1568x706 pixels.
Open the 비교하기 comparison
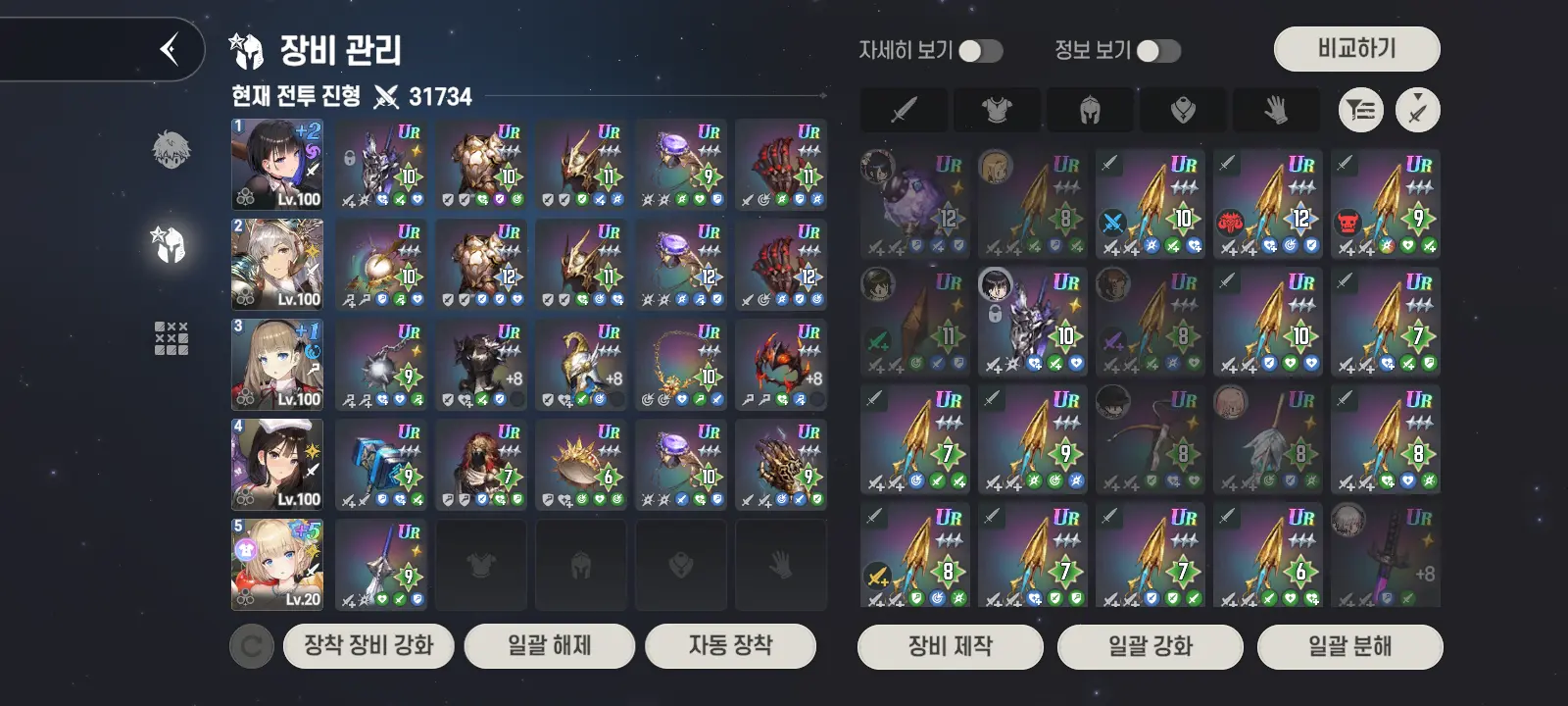point(1356,49)
